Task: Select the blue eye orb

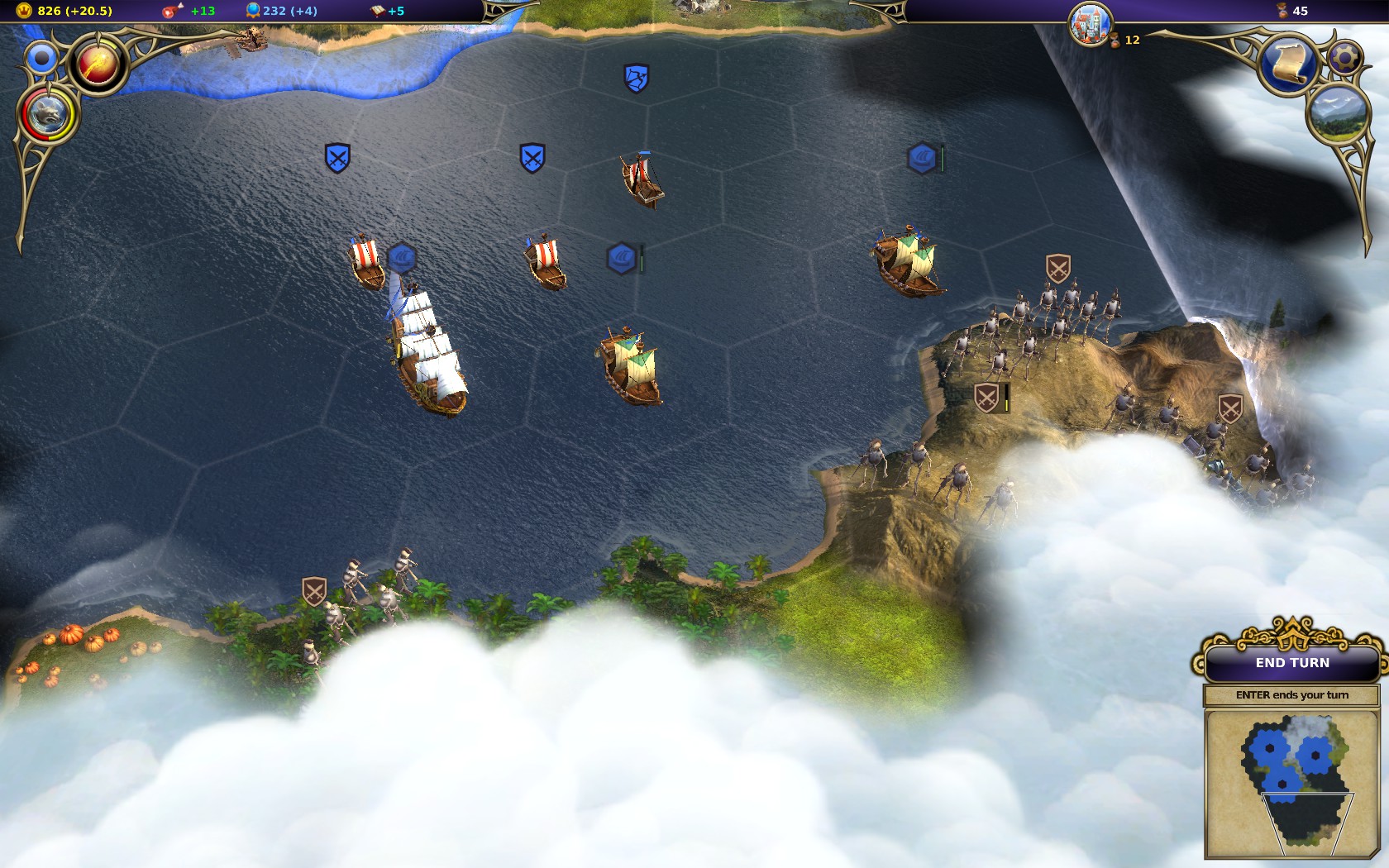Action: tap(41, 59)
